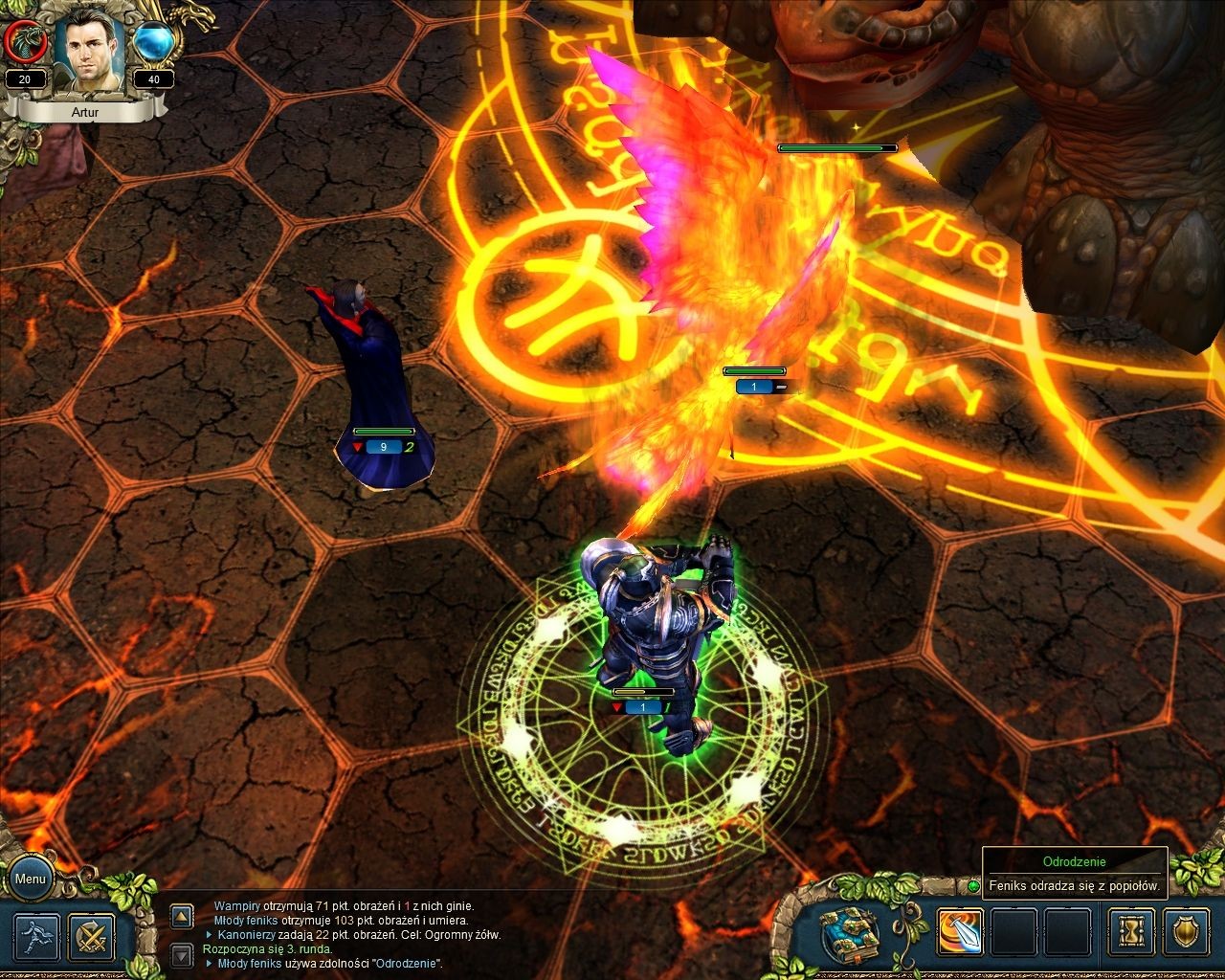Toggle the crossed swords auto-combat button
The height and width of the screenshot is (980, 1225).
click(93, 937)
